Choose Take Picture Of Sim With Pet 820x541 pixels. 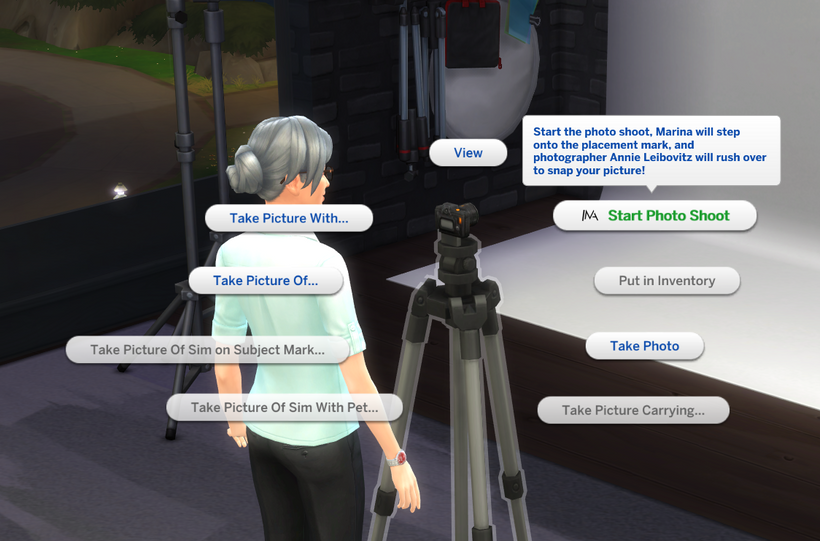point(284,407)
